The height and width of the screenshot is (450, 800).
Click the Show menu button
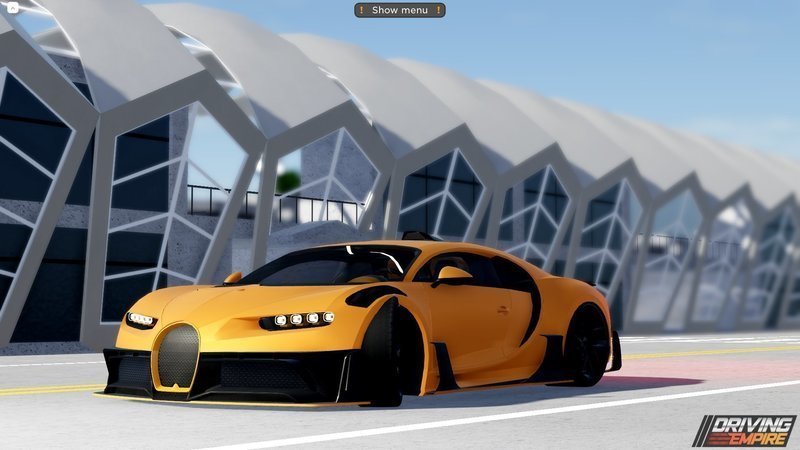399,10
